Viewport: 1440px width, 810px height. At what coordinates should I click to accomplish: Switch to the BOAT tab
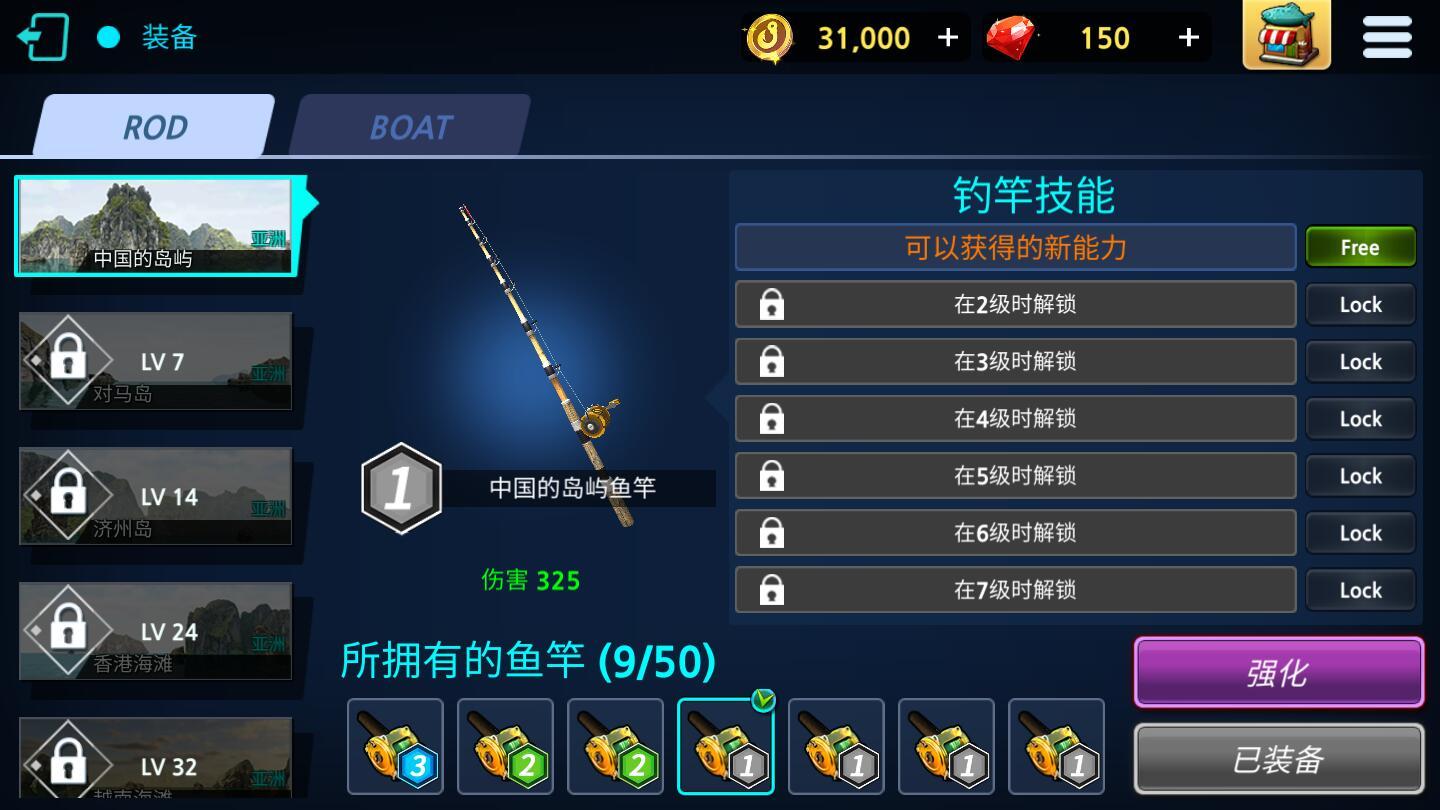click(x=411, y=127)
